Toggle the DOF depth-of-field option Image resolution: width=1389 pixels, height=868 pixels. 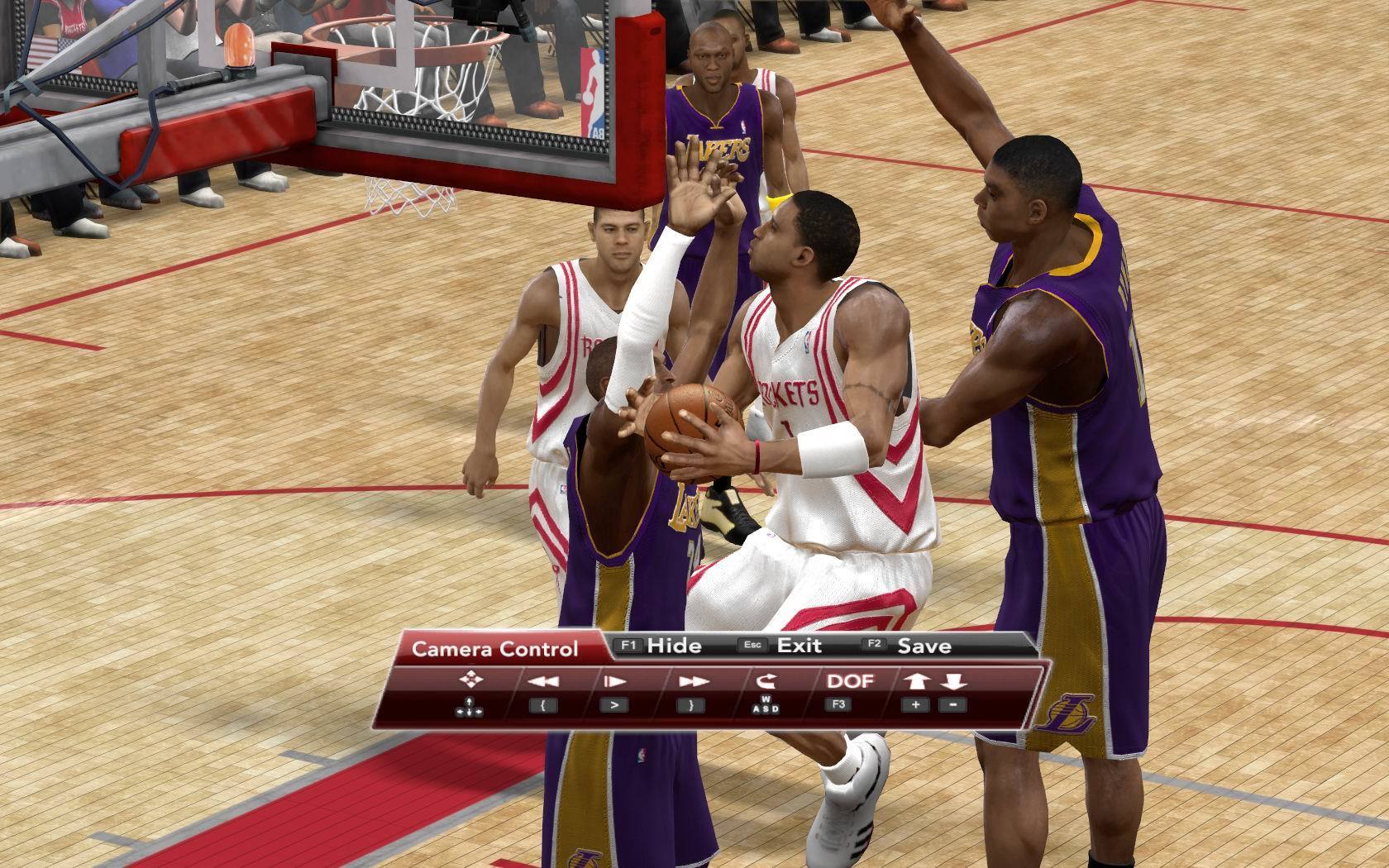[849, 681]
